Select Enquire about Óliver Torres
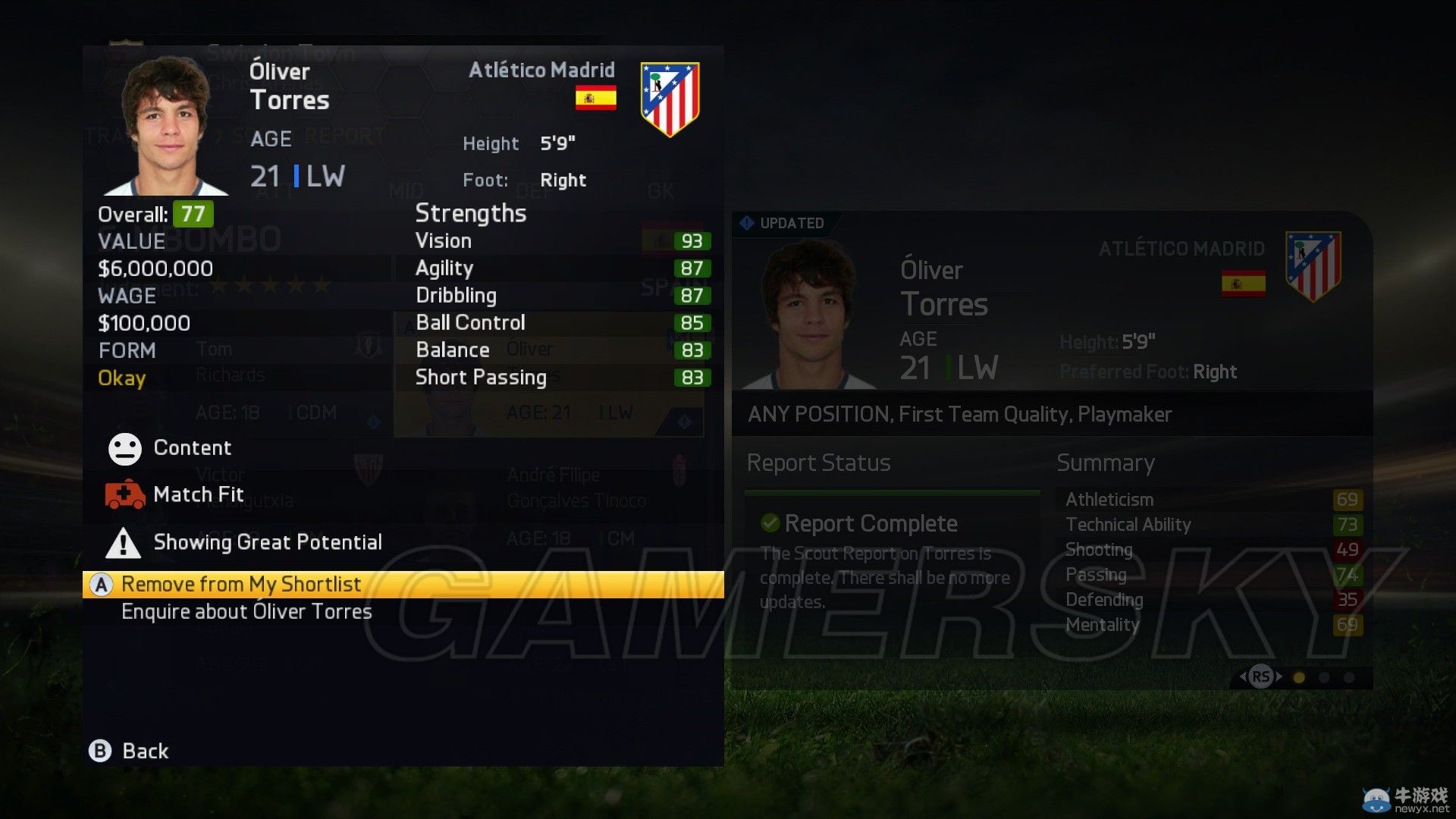Image resolution: width=1456 pixels, height=819 pixels. [246, 612]
